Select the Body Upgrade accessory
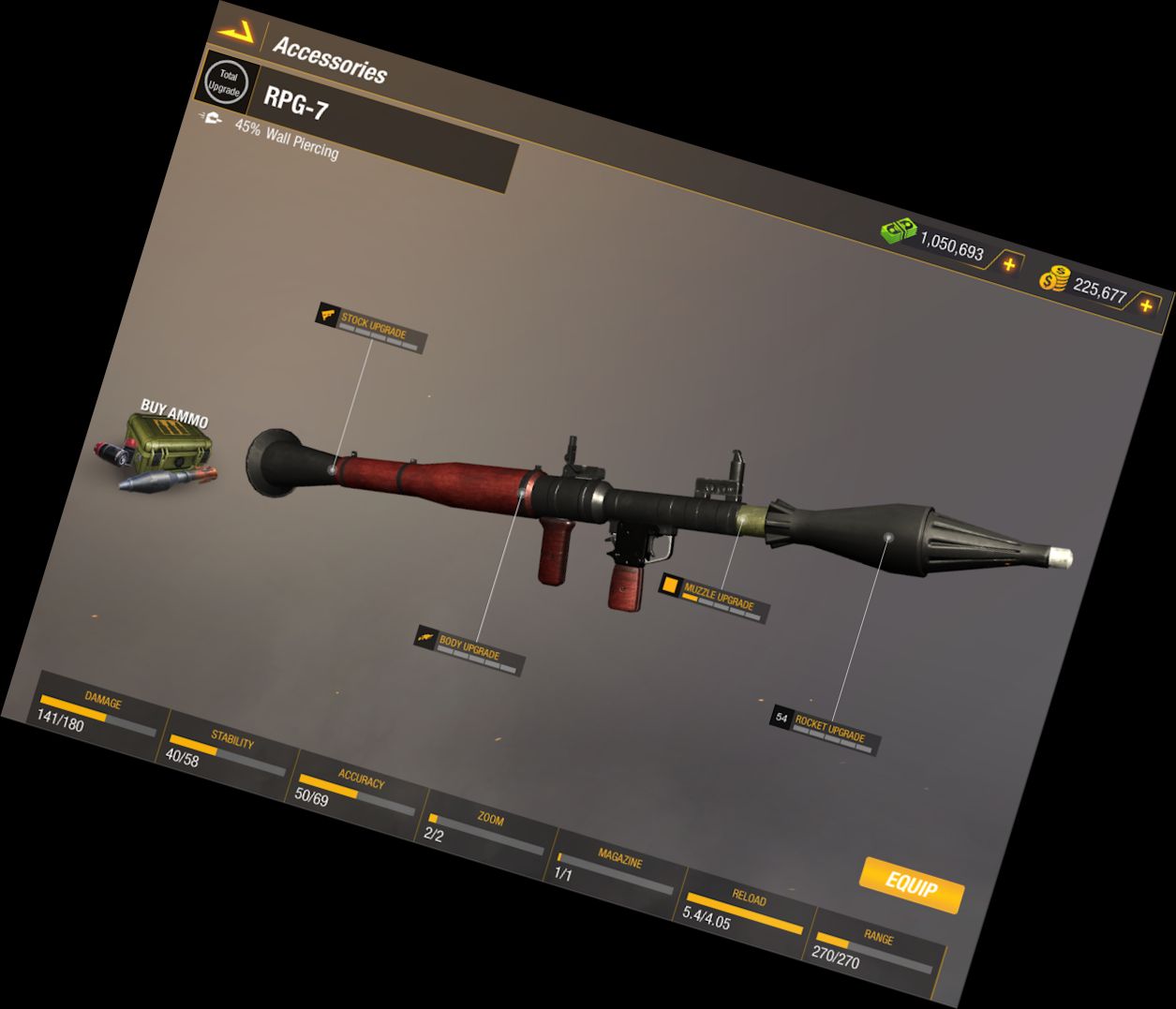This screenshot has width=1176, height=1009. pos(469,650)
